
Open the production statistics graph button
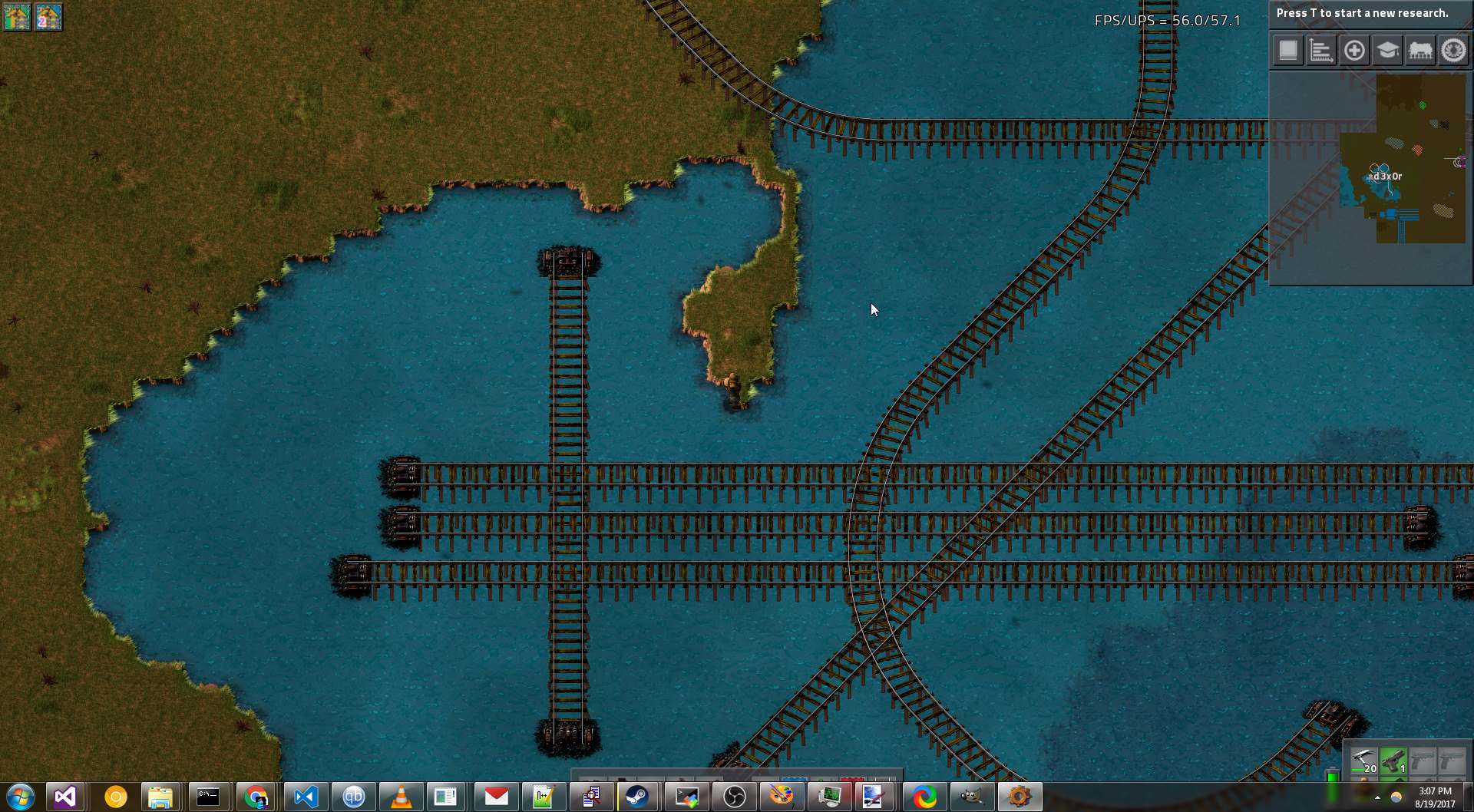1321,51
